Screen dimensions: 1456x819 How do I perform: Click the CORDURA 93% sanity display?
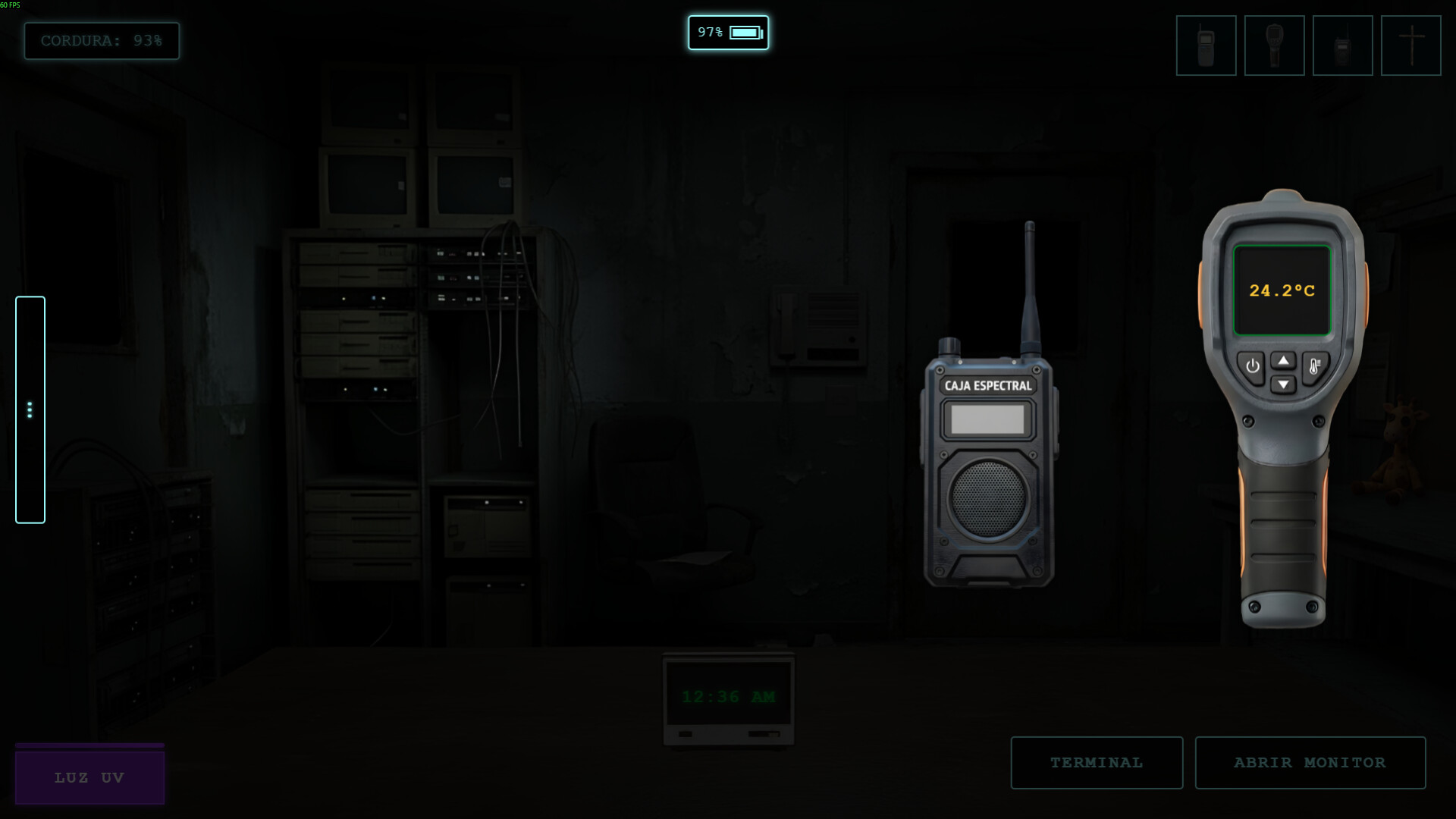pos(101,41)
